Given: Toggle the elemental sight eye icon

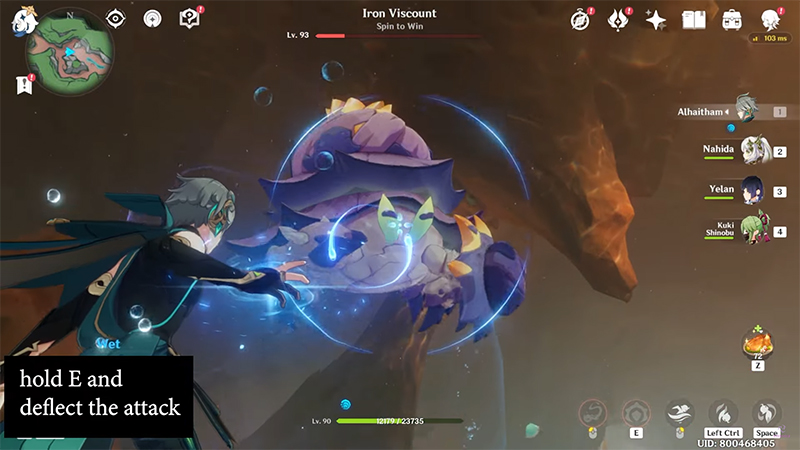Looking at the screenshot, I should (x=116, y=18).
